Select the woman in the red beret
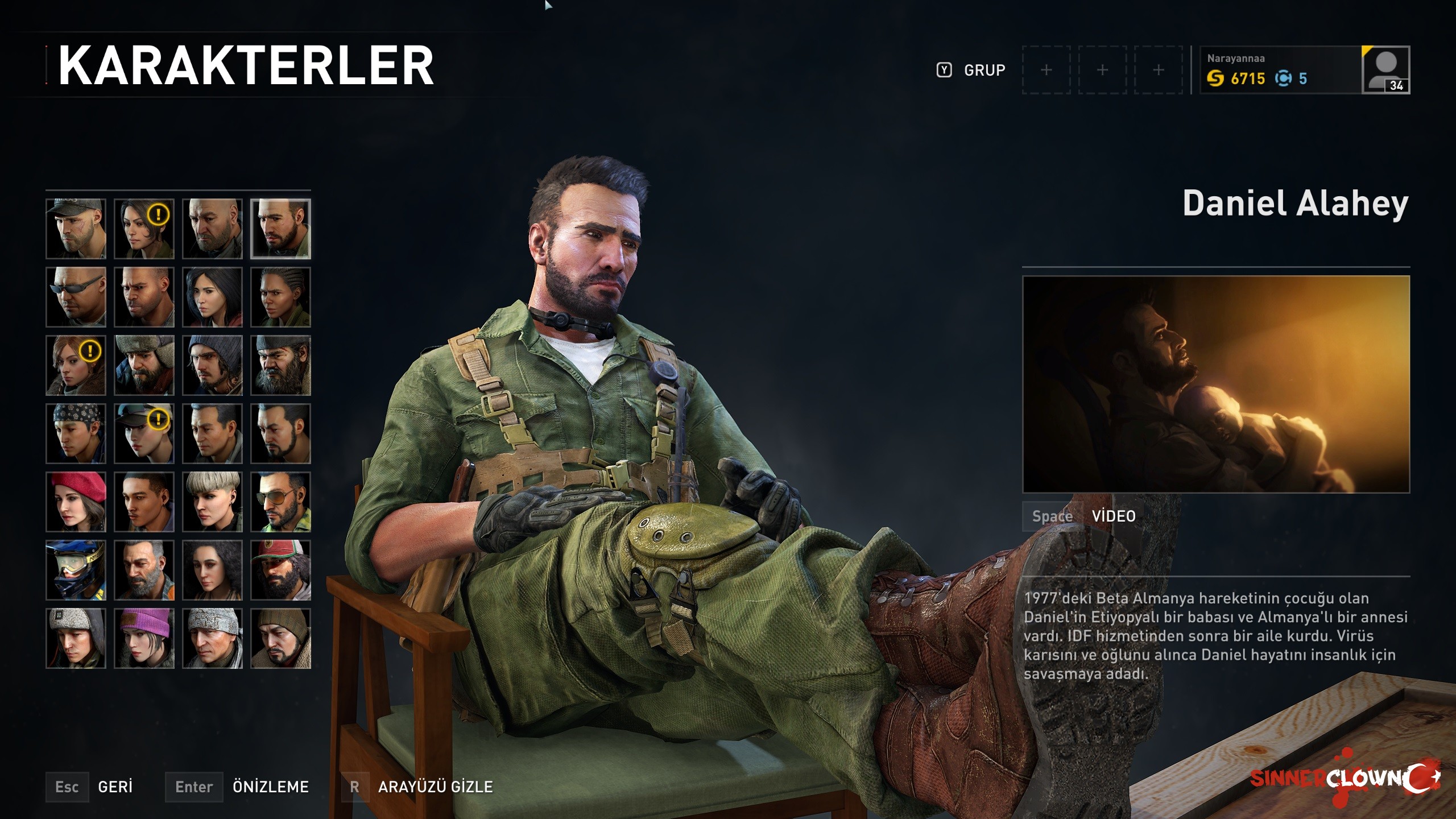Image resolution: width=1456 pixels, height=819 pixels. pos(76,502)
